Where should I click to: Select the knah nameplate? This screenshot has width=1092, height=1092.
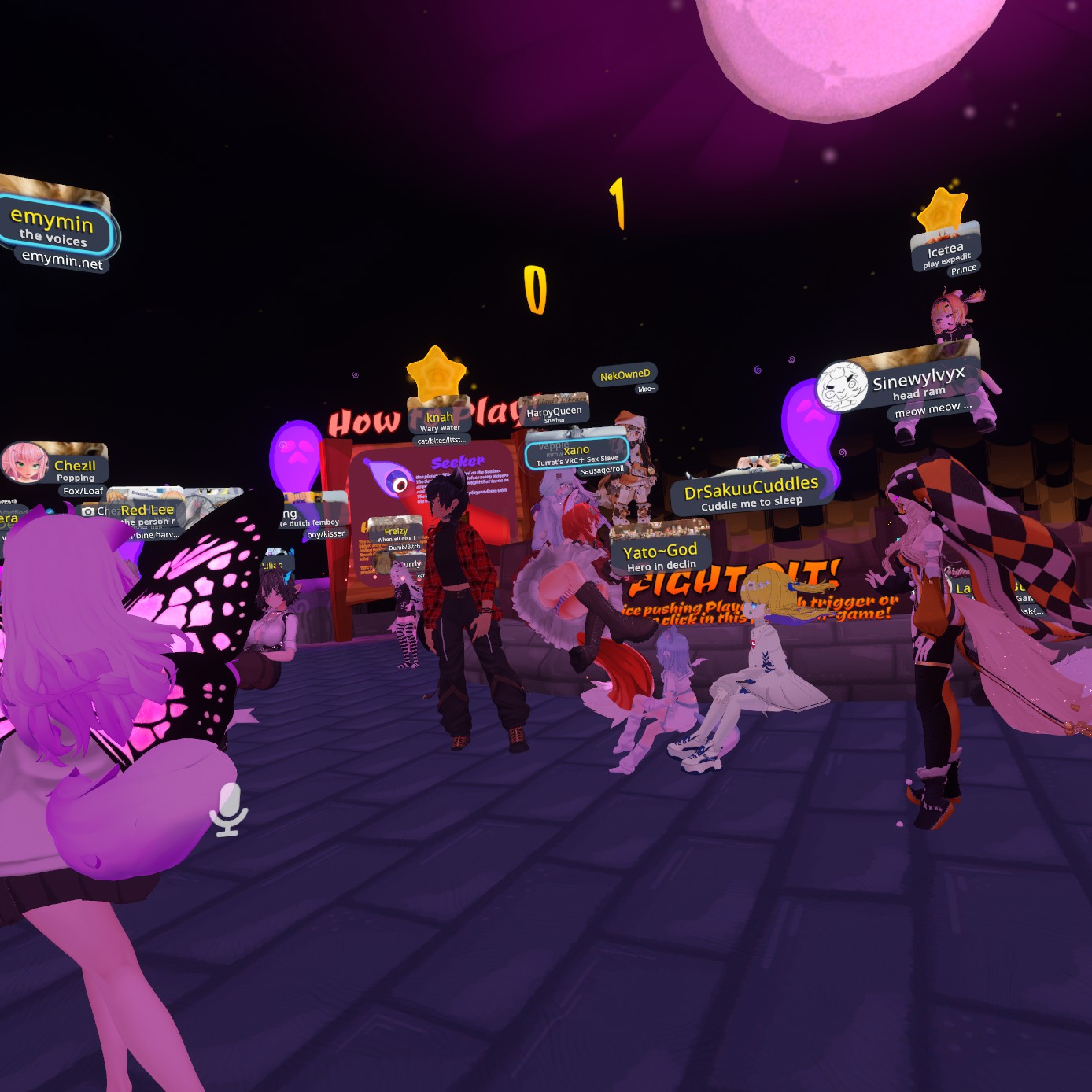440,421
